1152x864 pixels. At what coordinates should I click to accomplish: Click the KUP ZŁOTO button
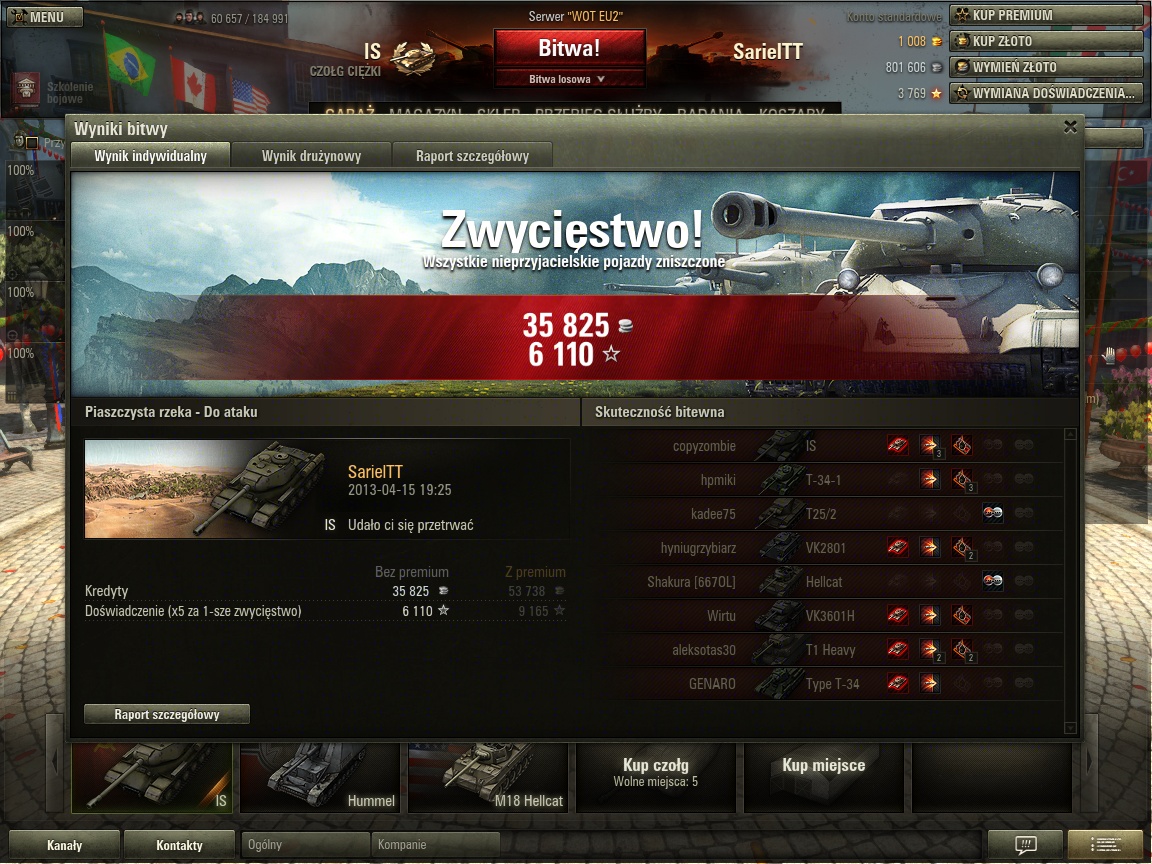coord(1045,41)
